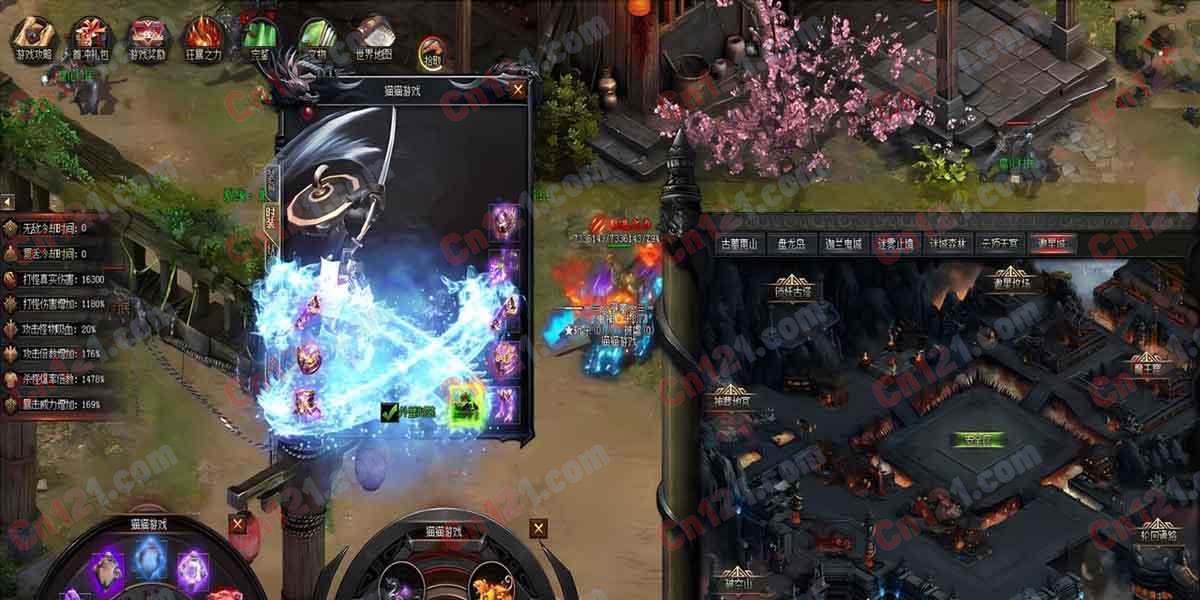1200x600 pixels.
Task: Open the 首冲礼包 first-recharge gift pack
Action: [92, 40]
